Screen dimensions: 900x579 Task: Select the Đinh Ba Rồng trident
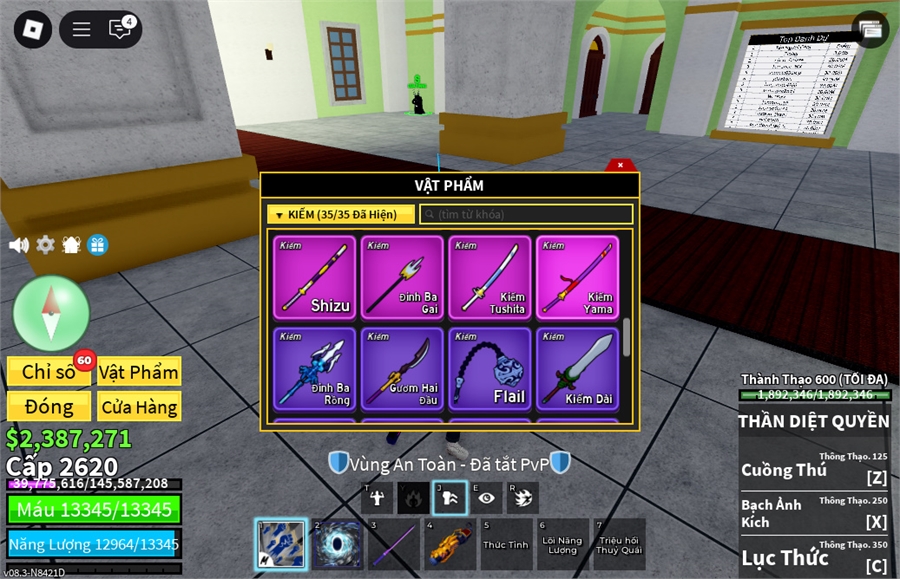pos(315,369)
